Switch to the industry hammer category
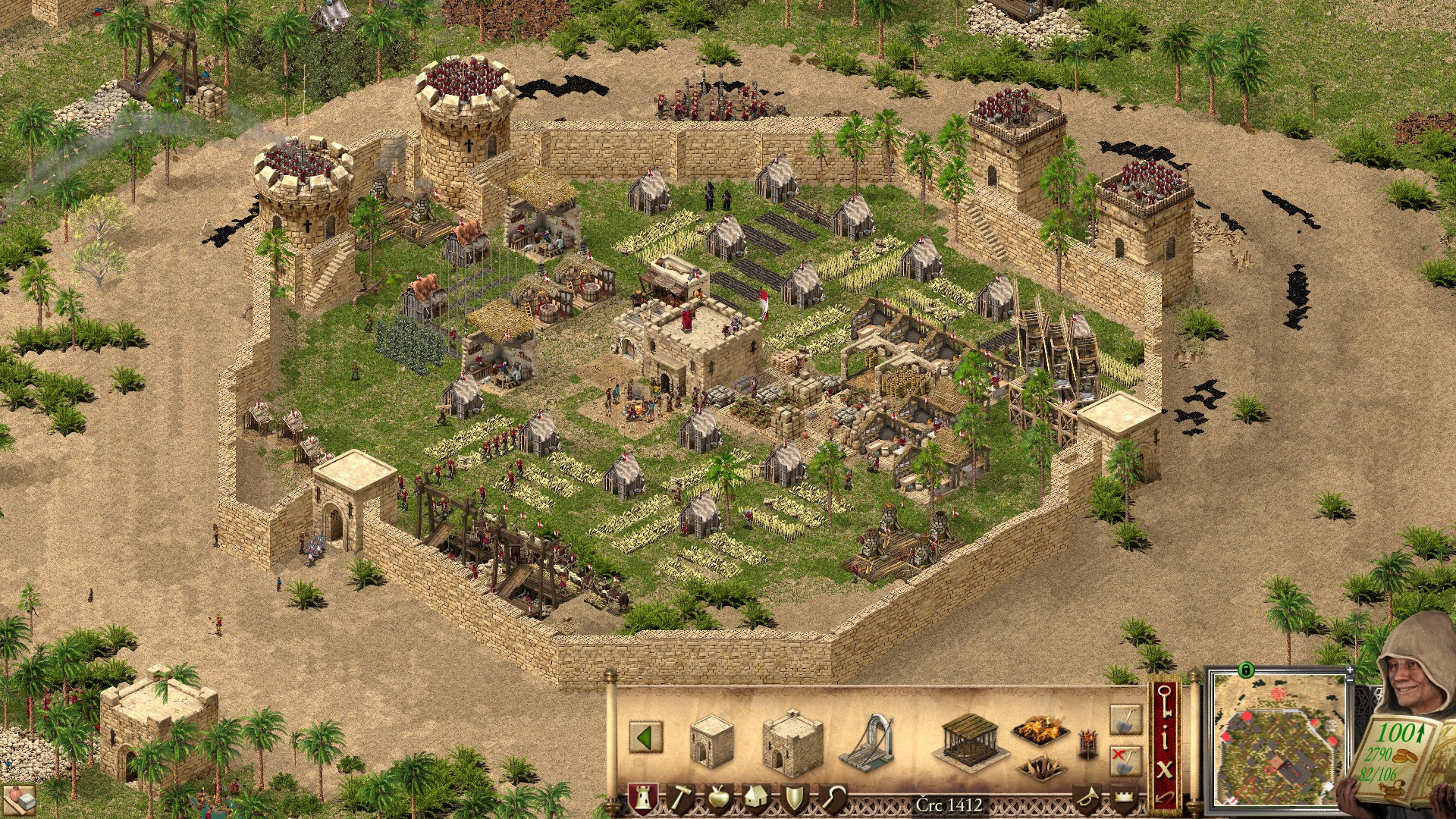Image resolution: width=1456 pixels, height=819 pixels. click(680, 799)
